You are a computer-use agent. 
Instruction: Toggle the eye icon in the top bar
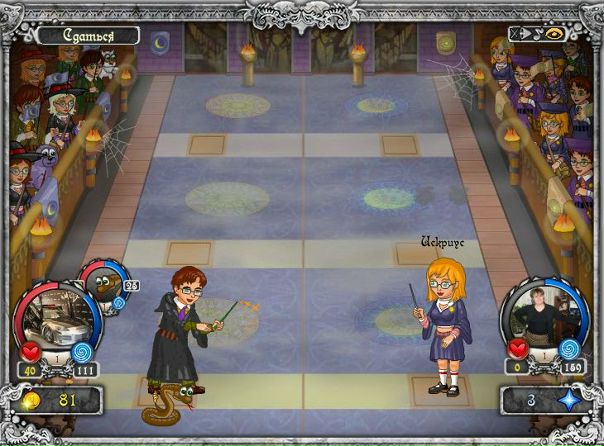coord(552,33)
